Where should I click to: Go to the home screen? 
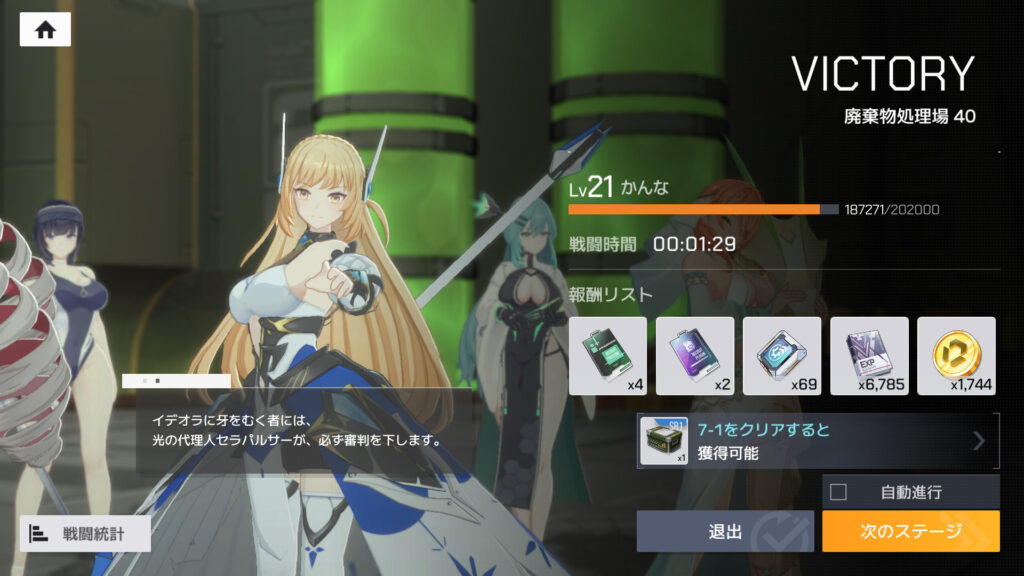tap(45, 30)
